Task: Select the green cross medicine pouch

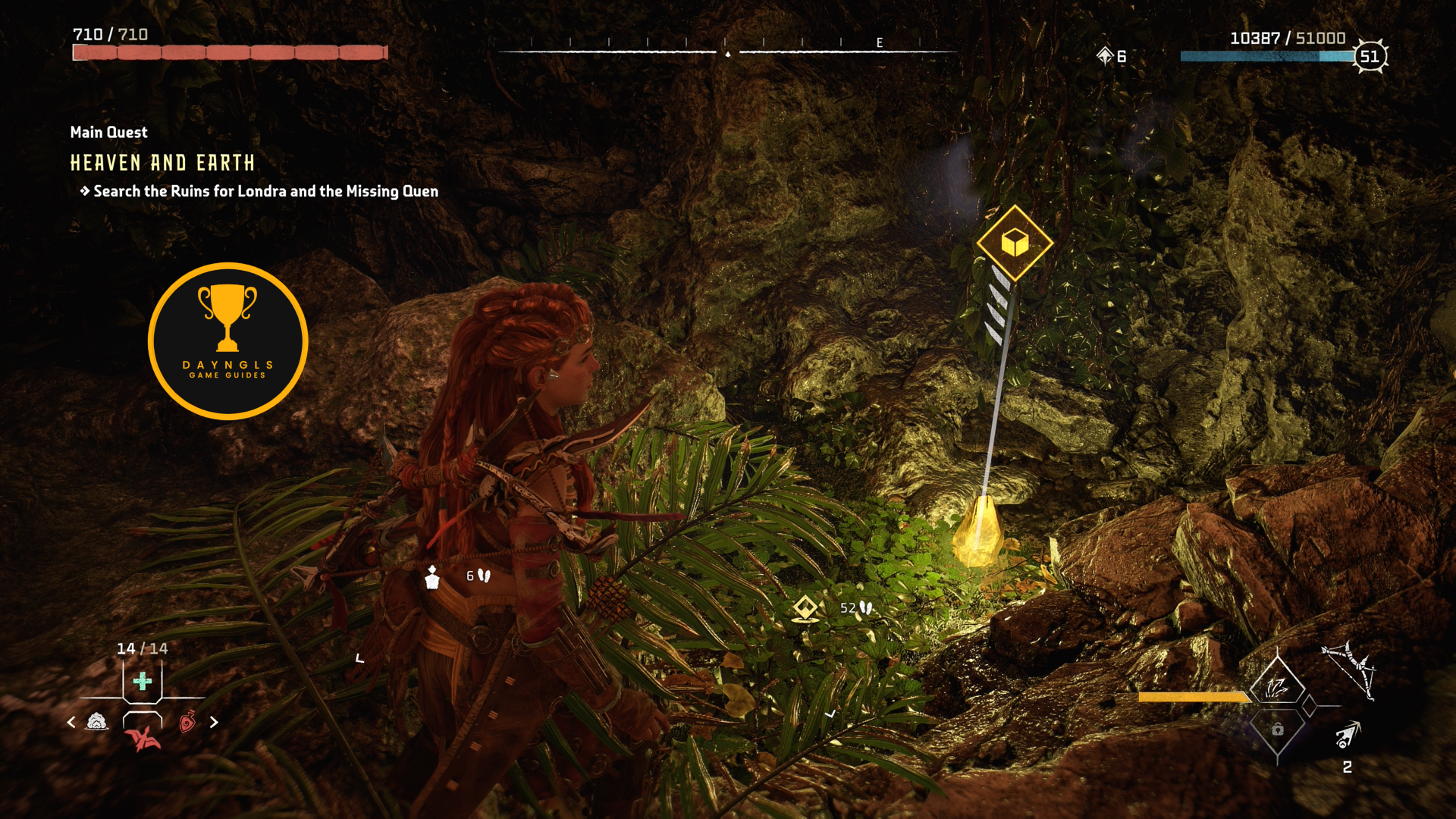Action: (142, 681)
